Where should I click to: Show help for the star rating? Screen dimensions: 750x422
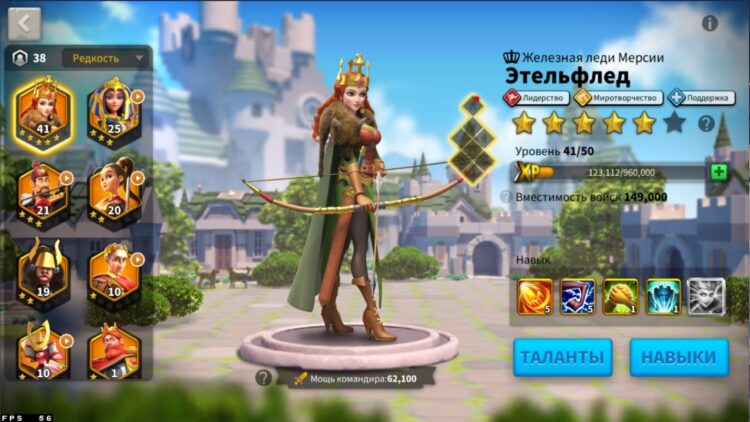[706, 124]
